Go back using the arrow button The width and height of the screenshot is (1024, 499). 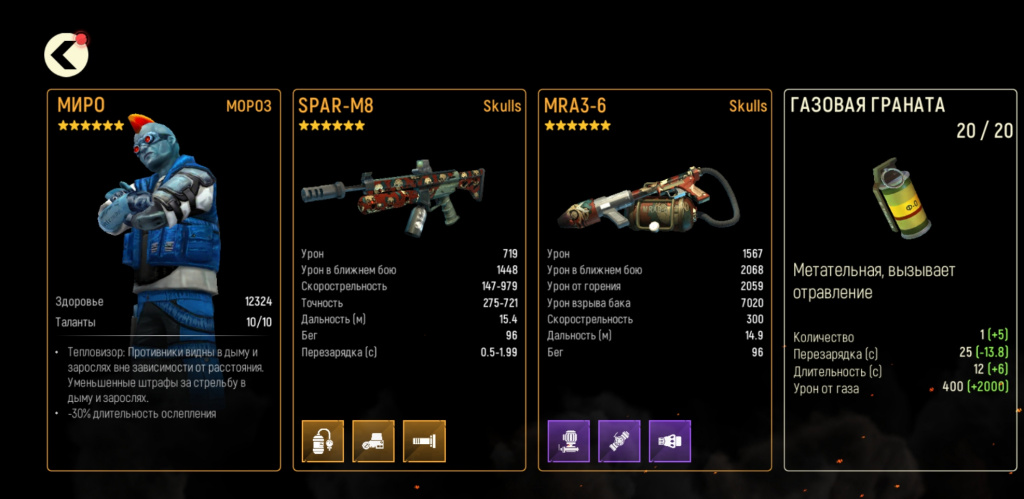pos(66,55)
